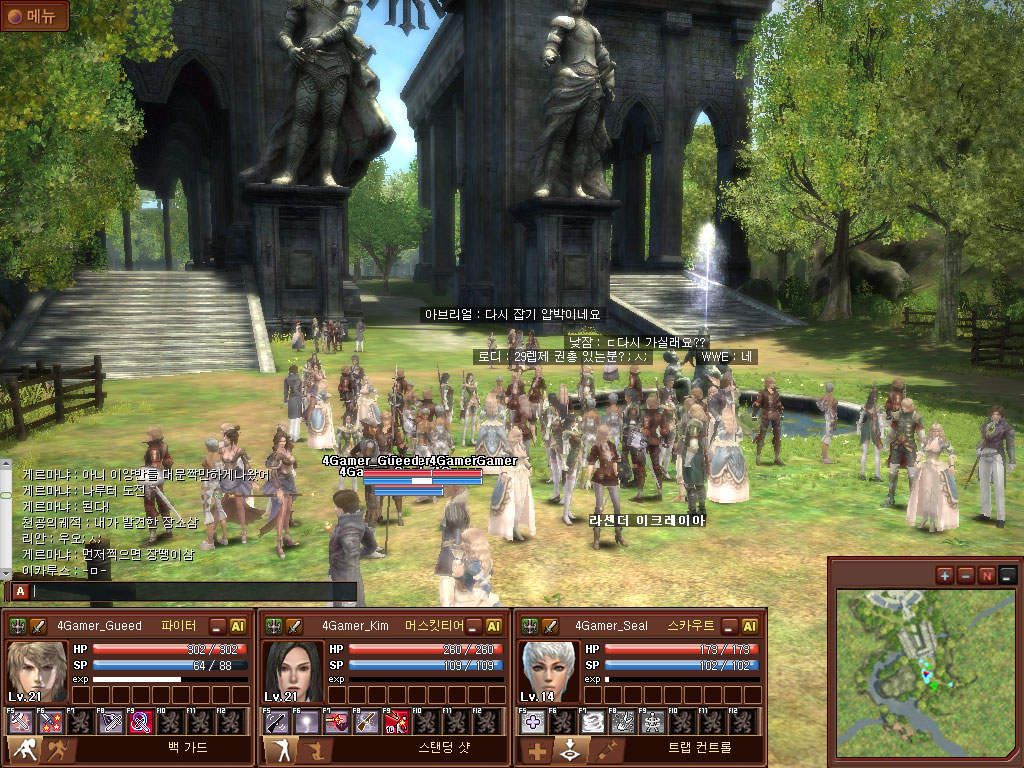Click the minimap's N button

tap(987, 575)
